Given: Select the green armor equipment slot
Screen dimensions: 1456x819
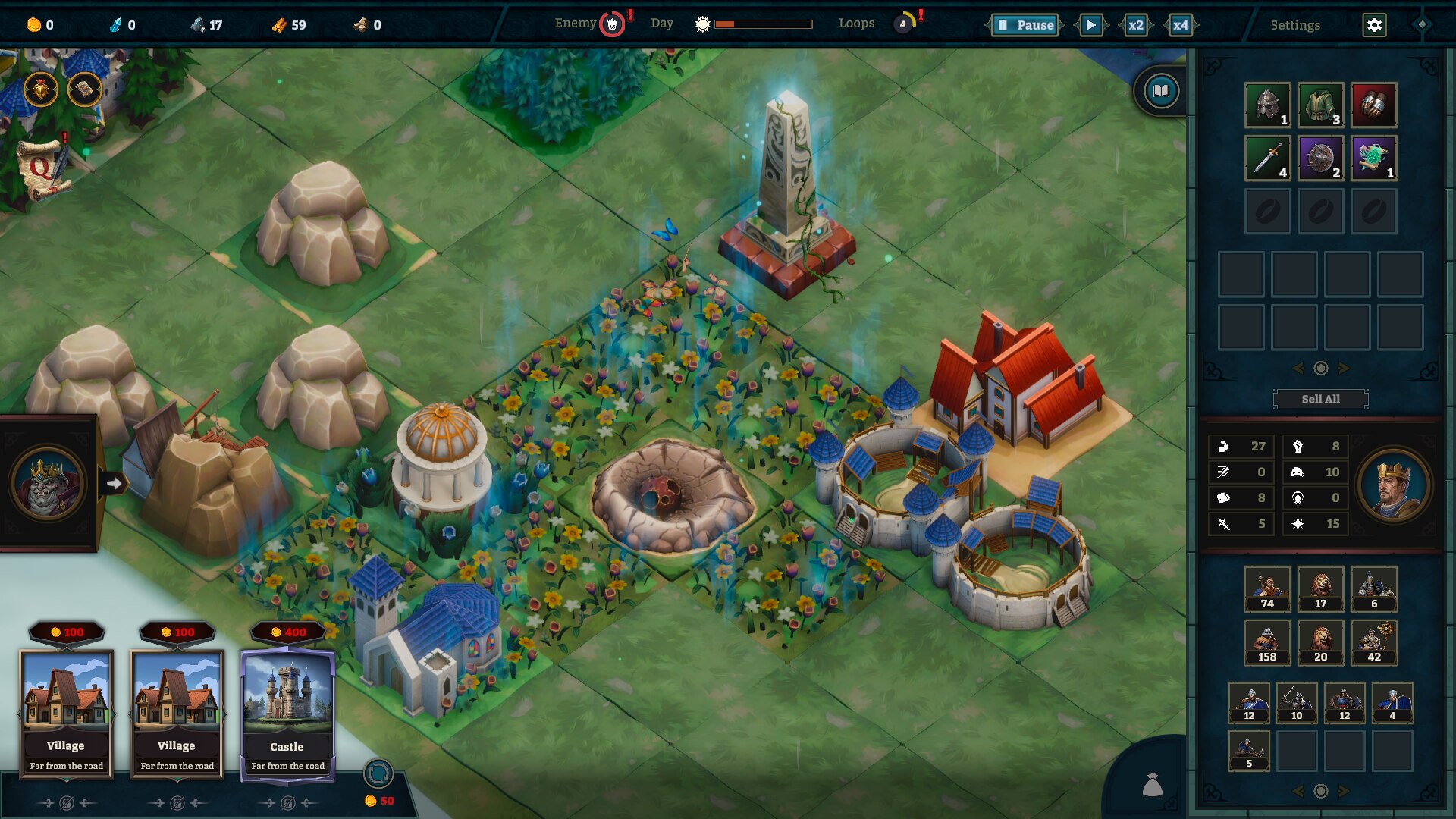Looking at the screenshot, I should (1320, 105).
